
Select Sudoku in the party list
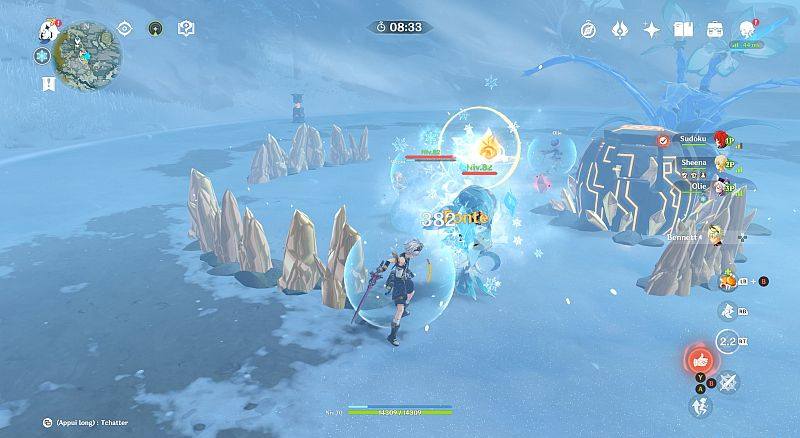[x=693, y=141]
